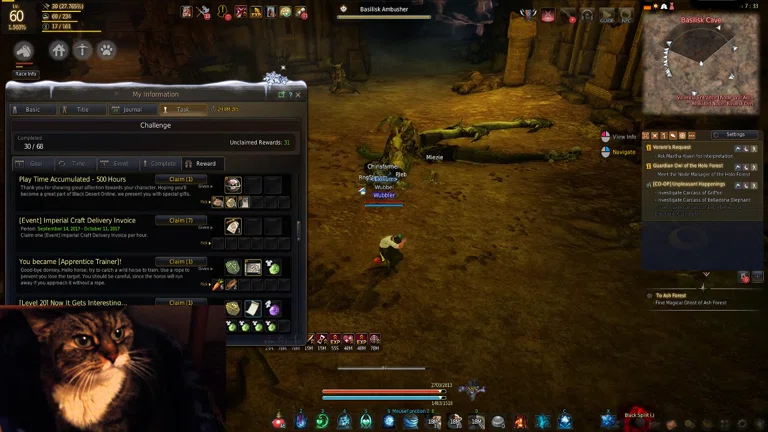Image resolution: width=768 pixels, height=432 pixels.
Task: Click the horse mount icon
Action: (x=24, y=51)
